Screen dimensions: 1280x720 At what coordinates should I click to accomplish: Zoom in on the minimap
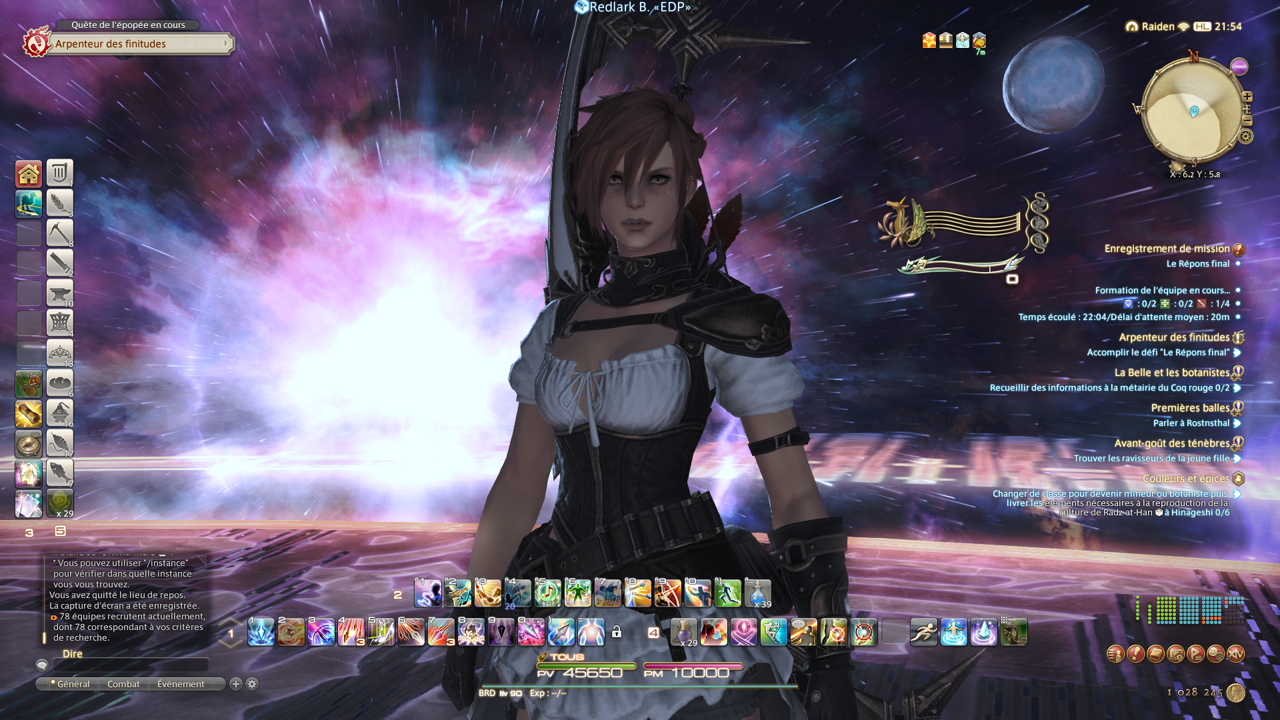coord(1247,97)
